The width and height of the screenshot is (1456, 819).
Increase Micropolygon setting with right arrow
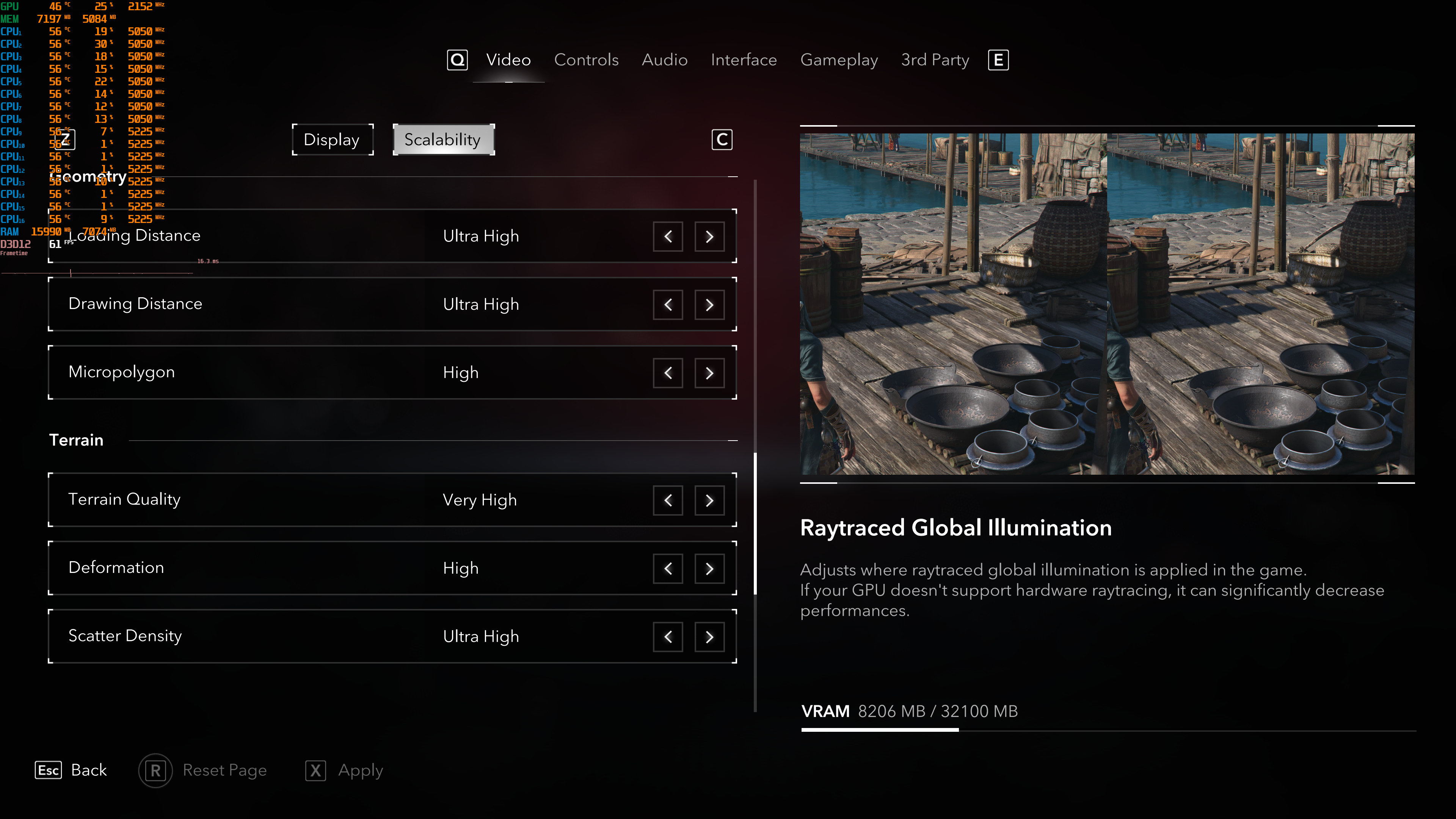pyautogui.click(x=709, y=373)
